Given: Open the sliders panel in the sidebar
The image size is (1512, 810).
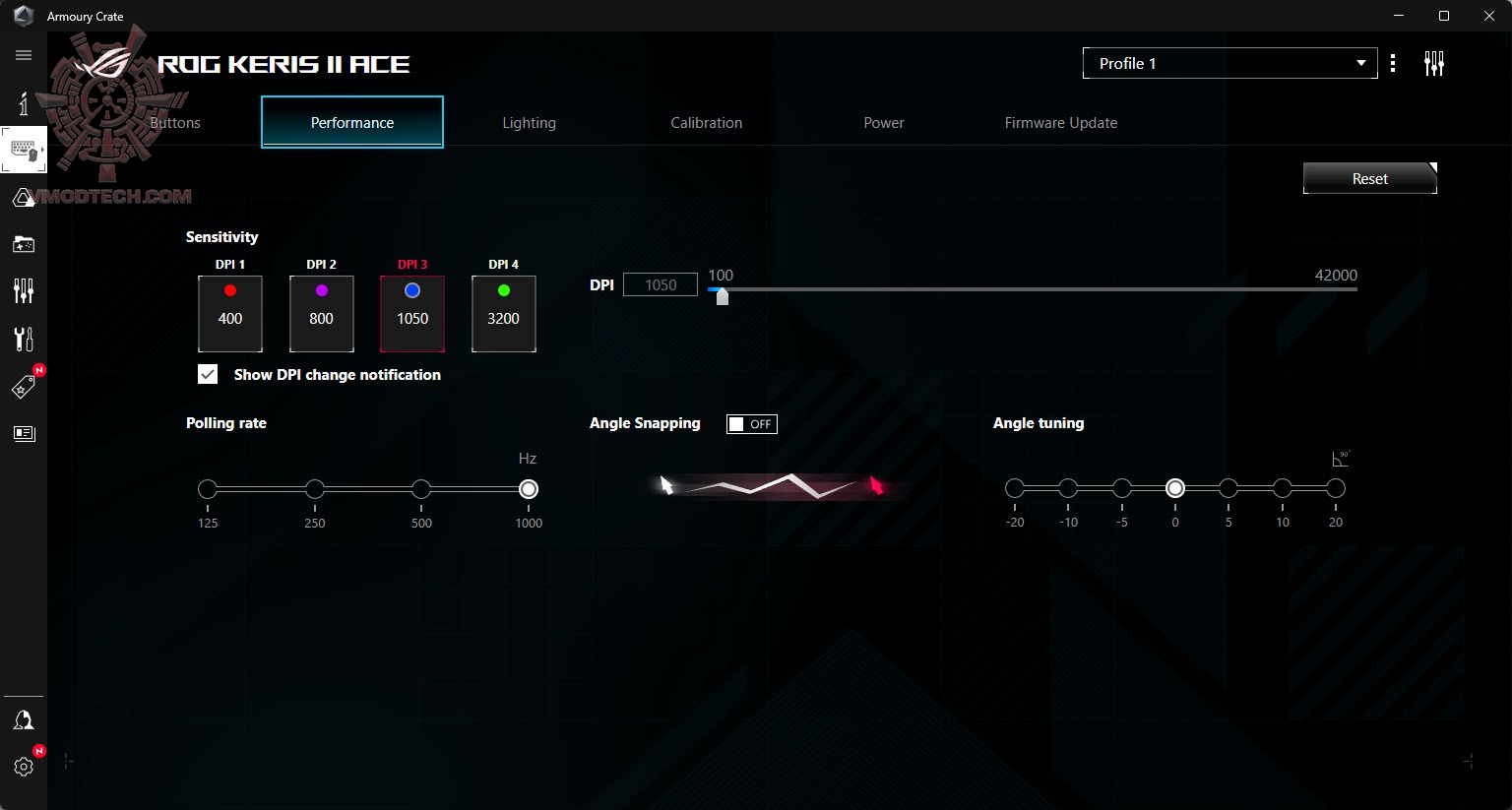Looking at the screenshot, I should point(24,291).
